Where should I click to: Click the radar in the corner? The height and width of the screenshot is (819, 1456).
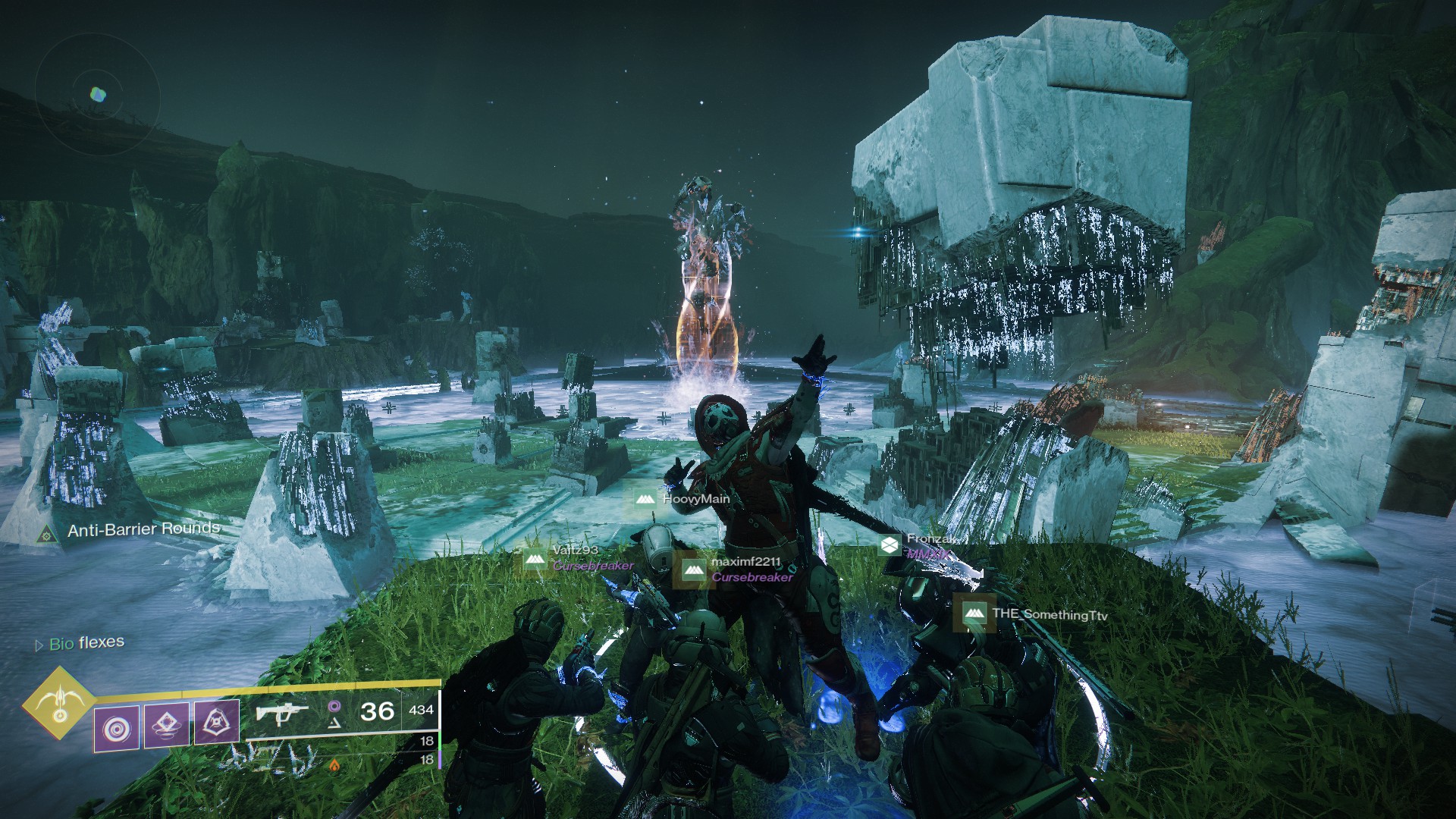(97, 95)
